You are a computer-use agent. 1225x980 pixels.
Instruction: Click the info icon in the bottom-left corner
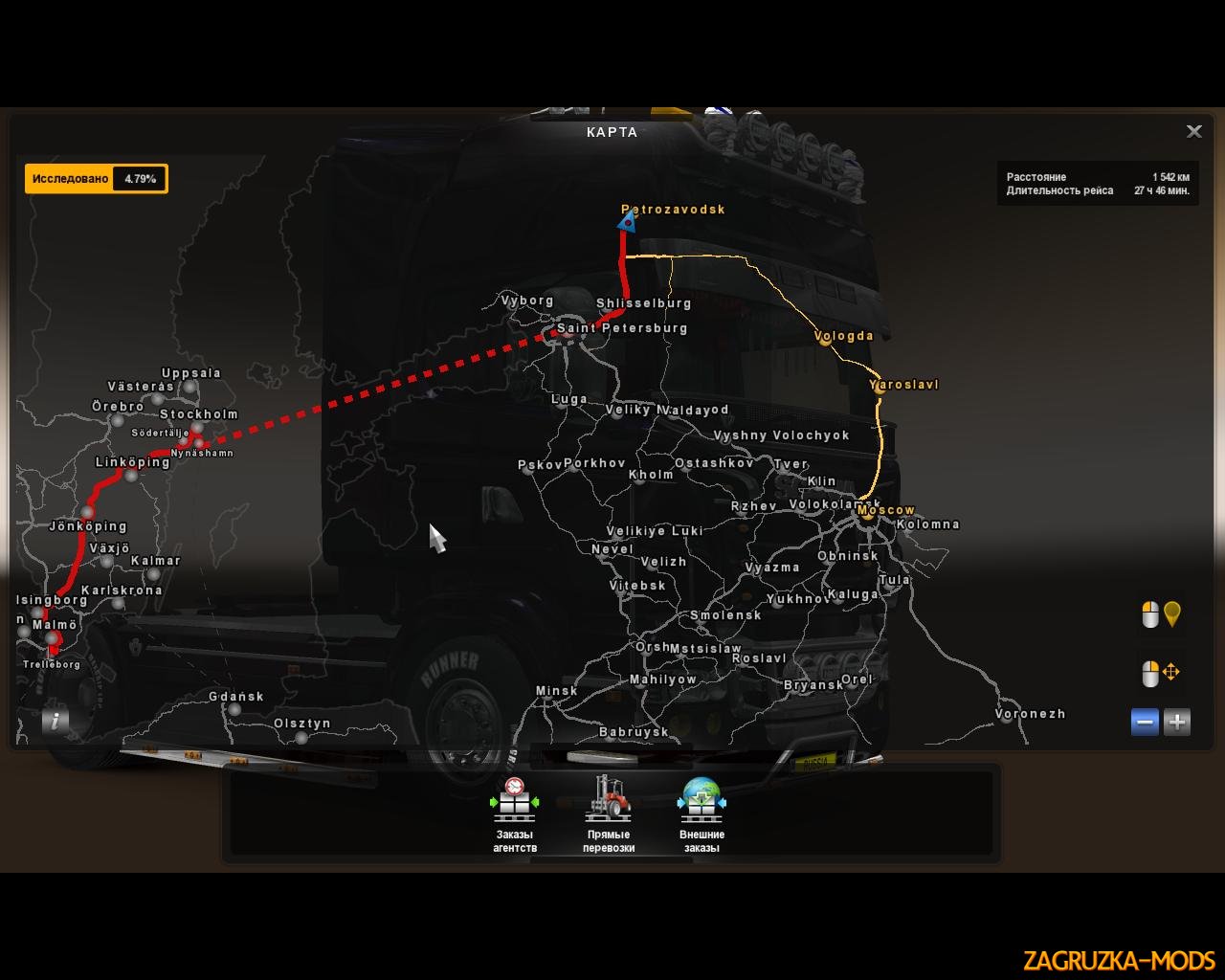click(x=55, y=721)
